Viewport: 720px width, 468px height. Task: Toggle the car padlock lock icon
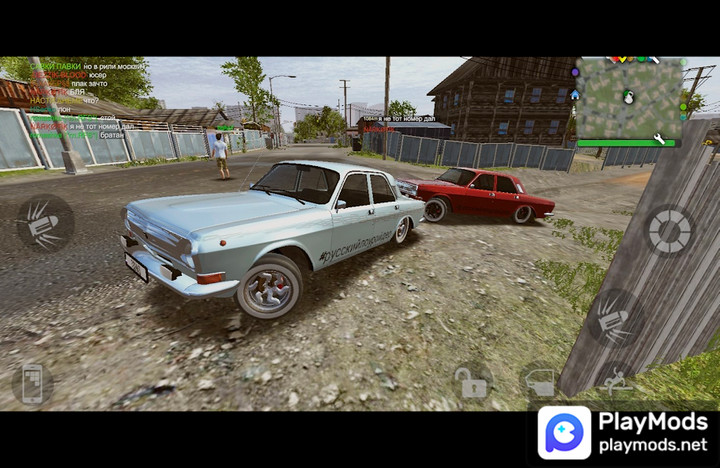[x=472, y=381]
